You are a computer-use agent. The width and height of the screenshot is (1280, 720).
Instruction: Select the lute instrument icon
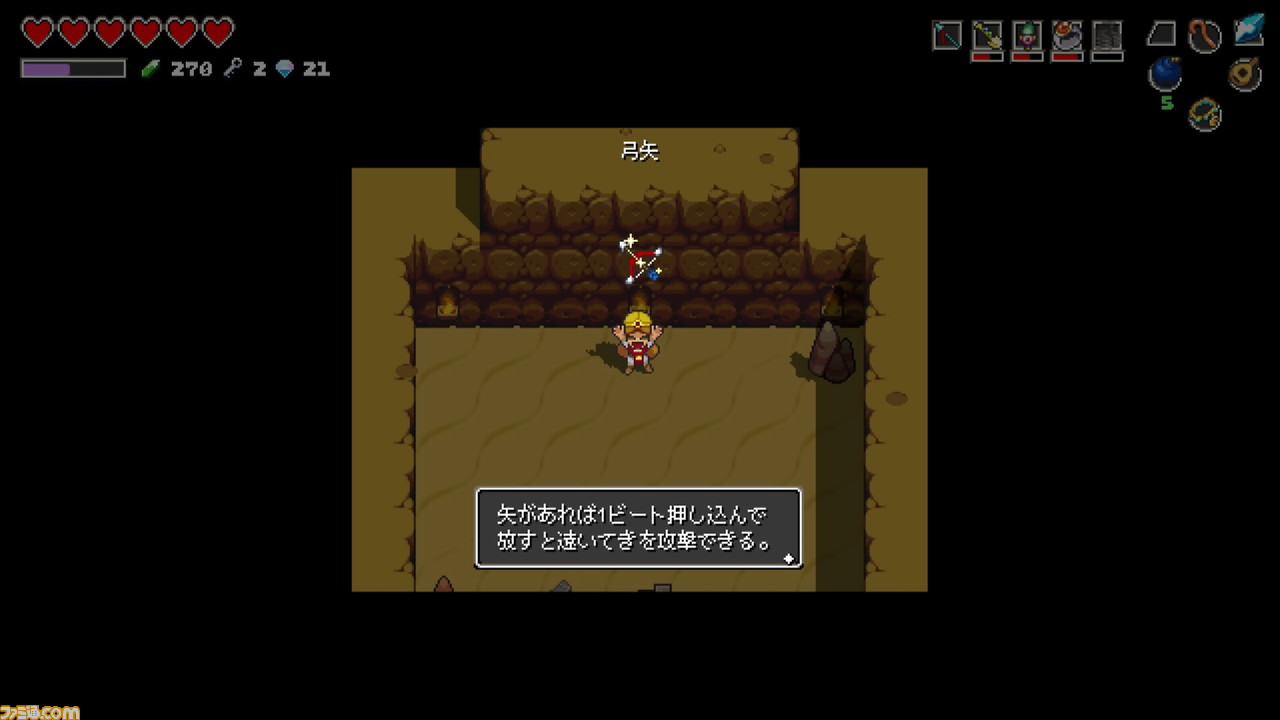pos(1243,72)
